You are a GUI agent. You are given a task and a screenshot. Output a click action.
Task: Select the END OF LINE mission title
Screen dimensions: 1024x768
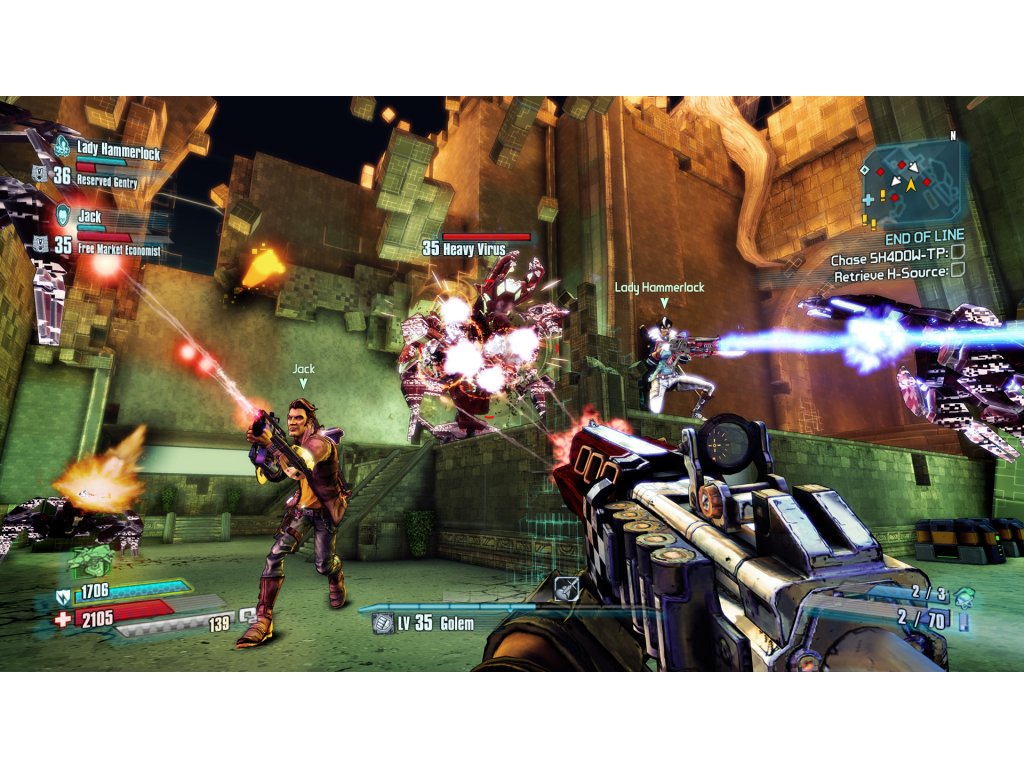[924, 239]
